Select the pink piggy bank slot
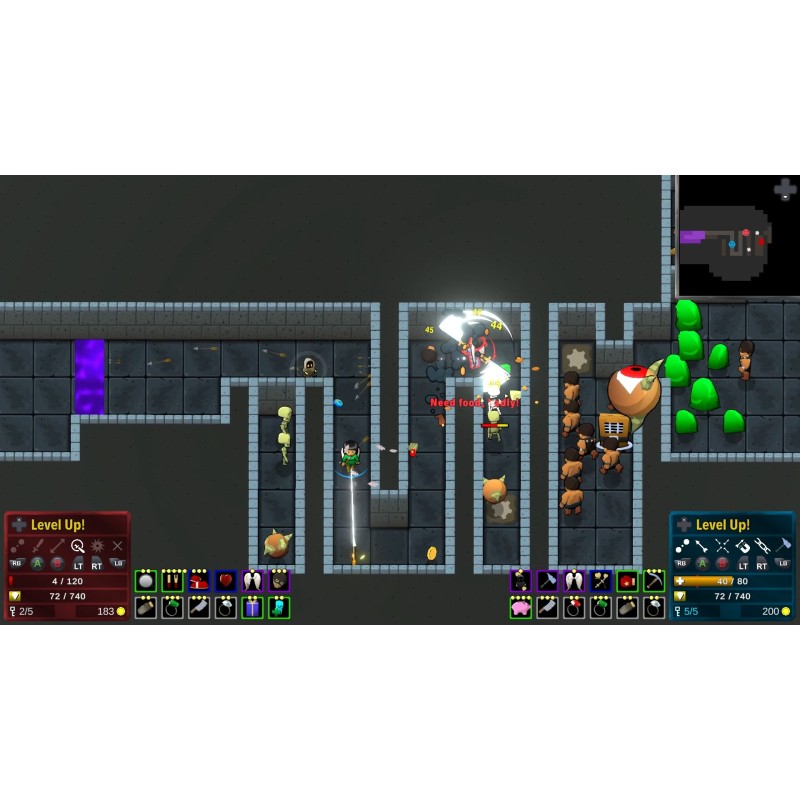This screenshot has height=800, width=800. coord(521,608)
